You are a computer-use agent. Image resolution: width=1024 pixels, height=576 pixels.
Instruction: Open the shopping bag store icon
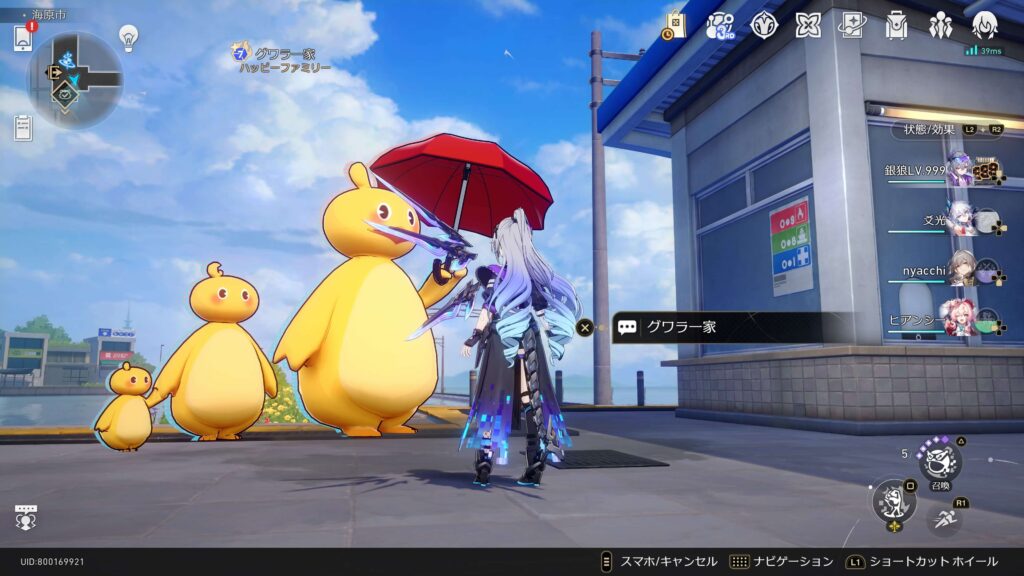pyautogui.click(x=675, y=25)
